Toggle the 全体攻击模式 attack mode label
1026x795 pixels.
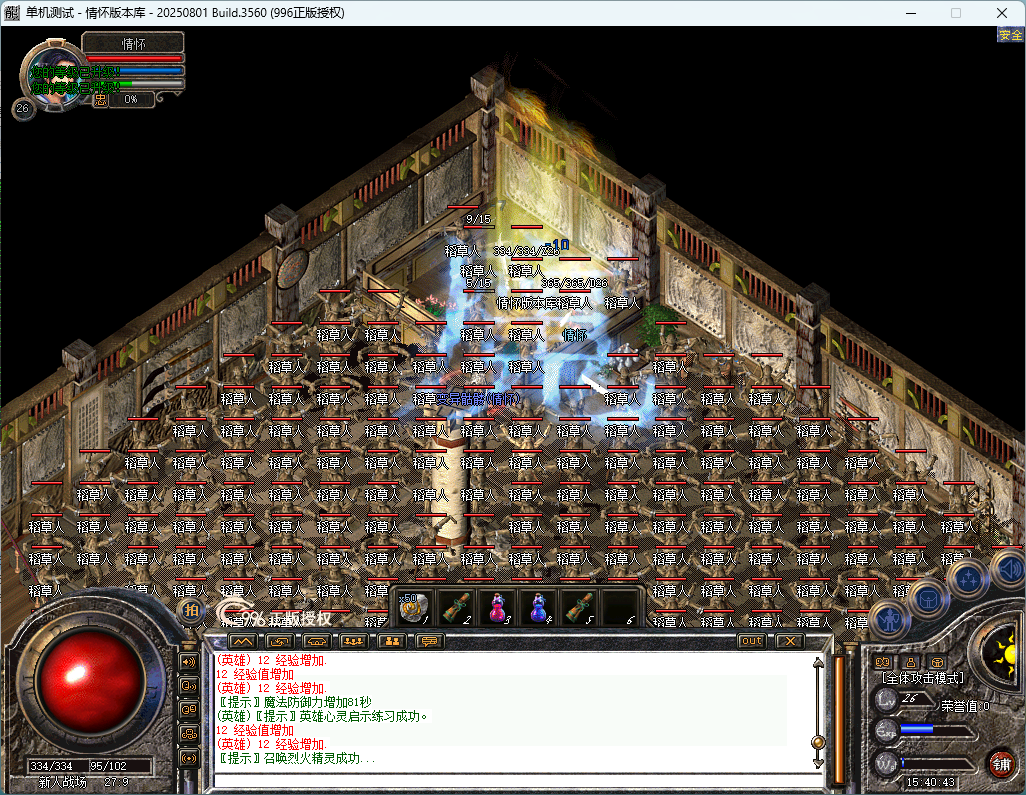point(920,678)
